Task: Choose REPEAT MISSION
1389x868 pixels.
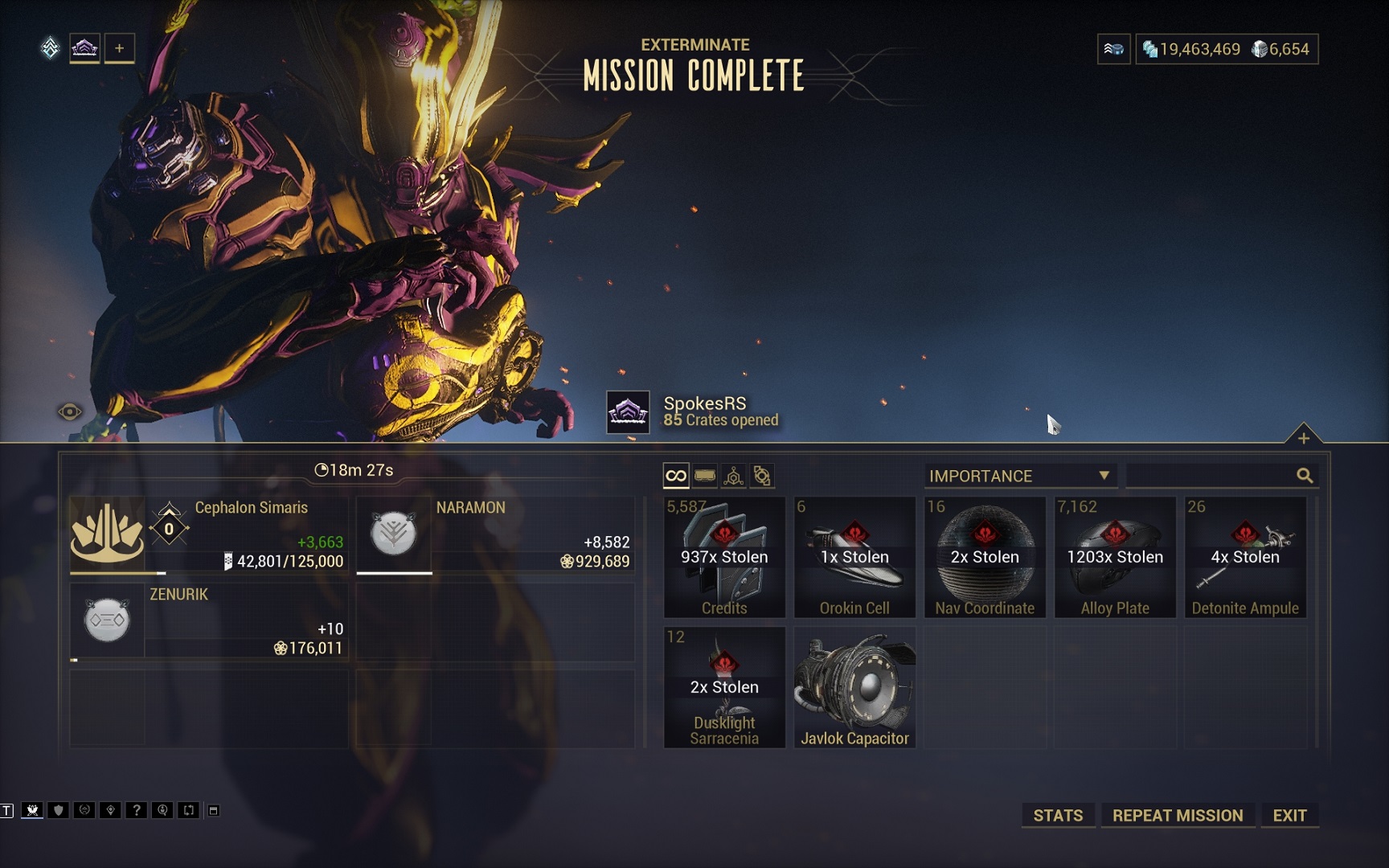Action: tap(1177, 815)
